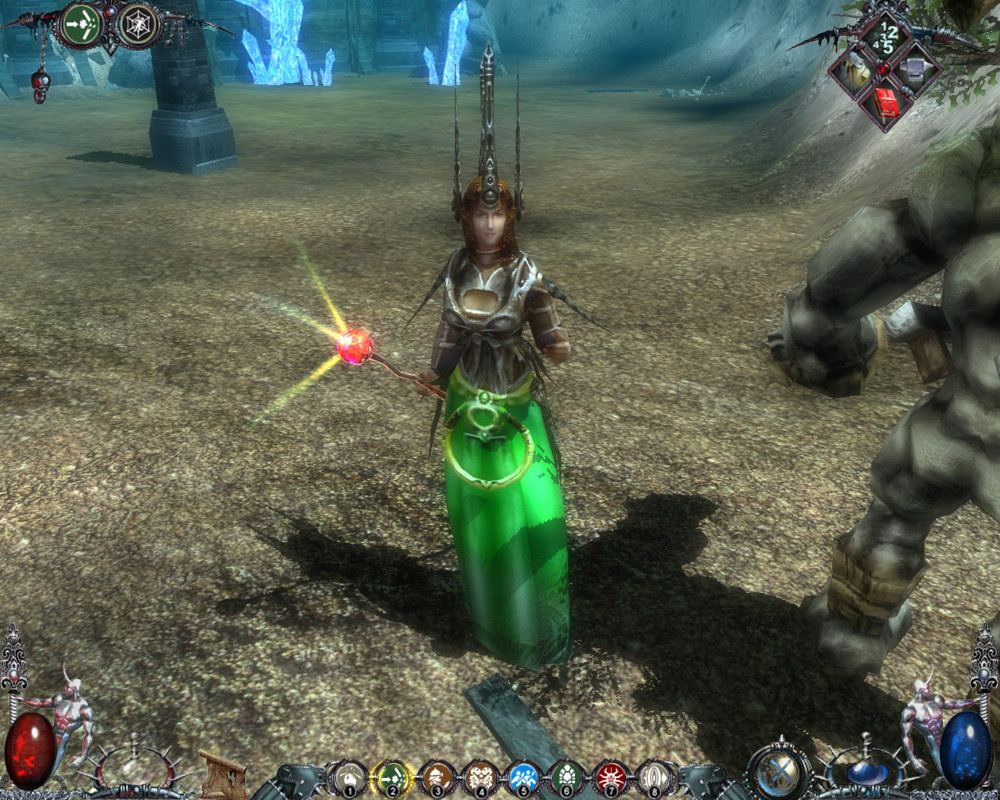This screenshot has width=1000, height=800.
Task: Click the round blue crossed-weapons orb
Action: tap(779, 771)
